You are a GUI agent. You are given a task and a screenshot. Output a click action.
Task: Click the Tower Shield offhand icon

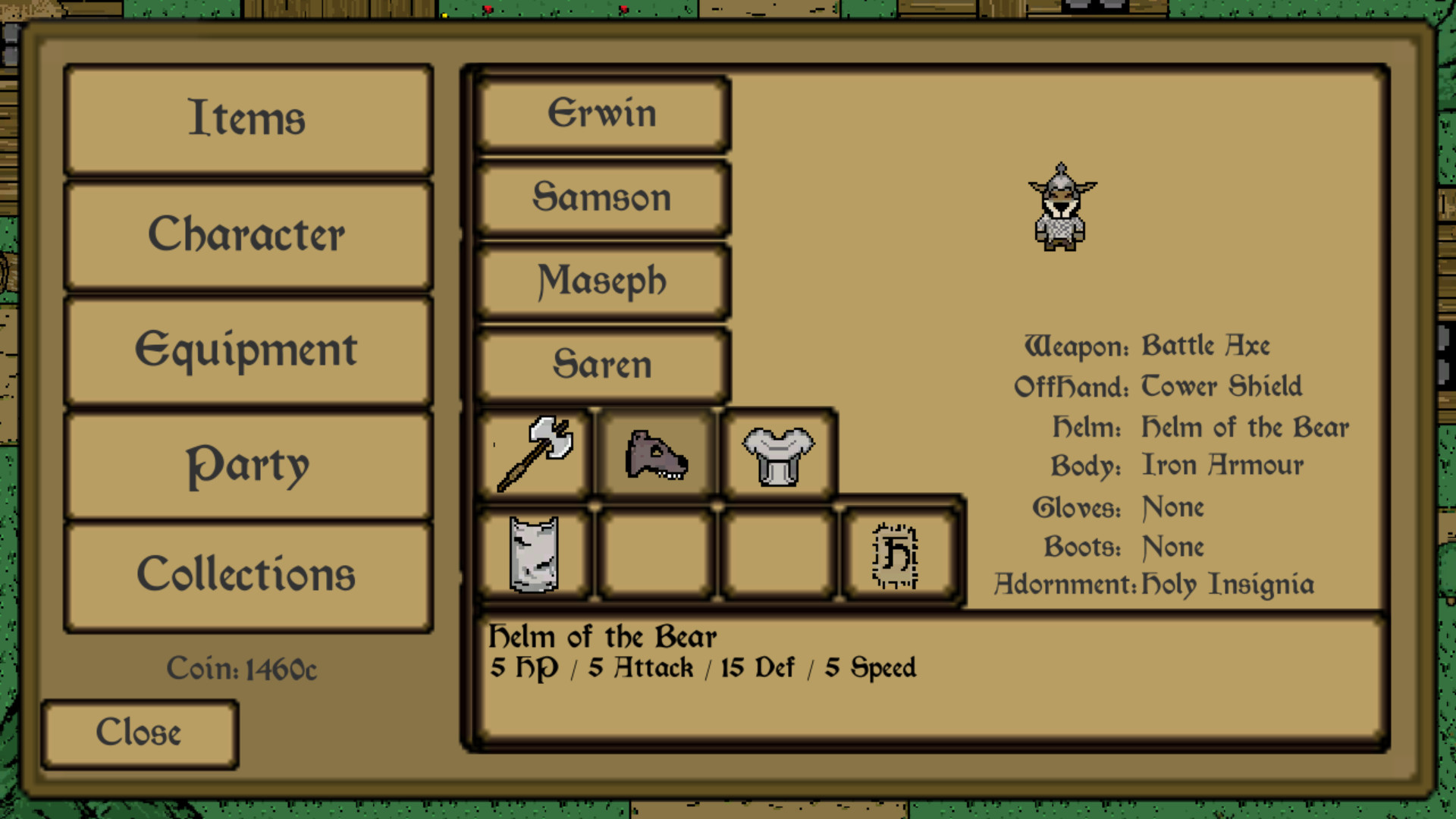pyautogui.click(x=535, y=554)
